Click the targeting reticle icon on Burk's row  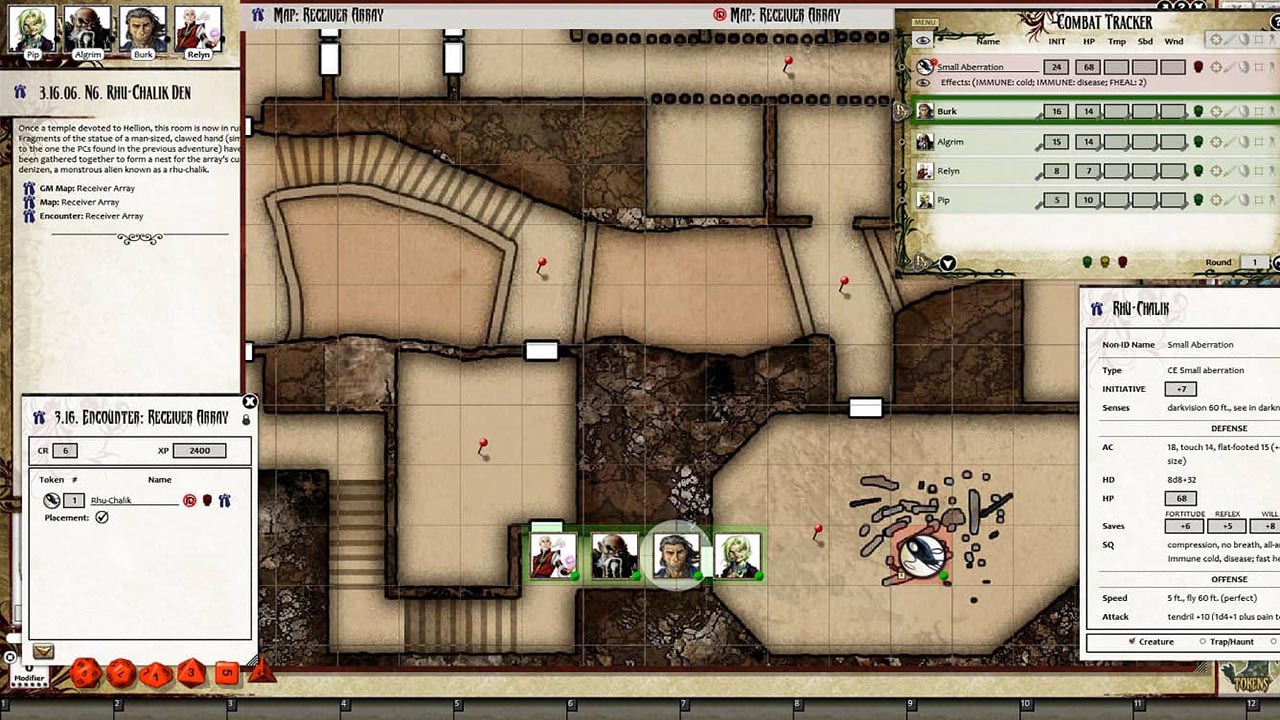pos(1215,111)
